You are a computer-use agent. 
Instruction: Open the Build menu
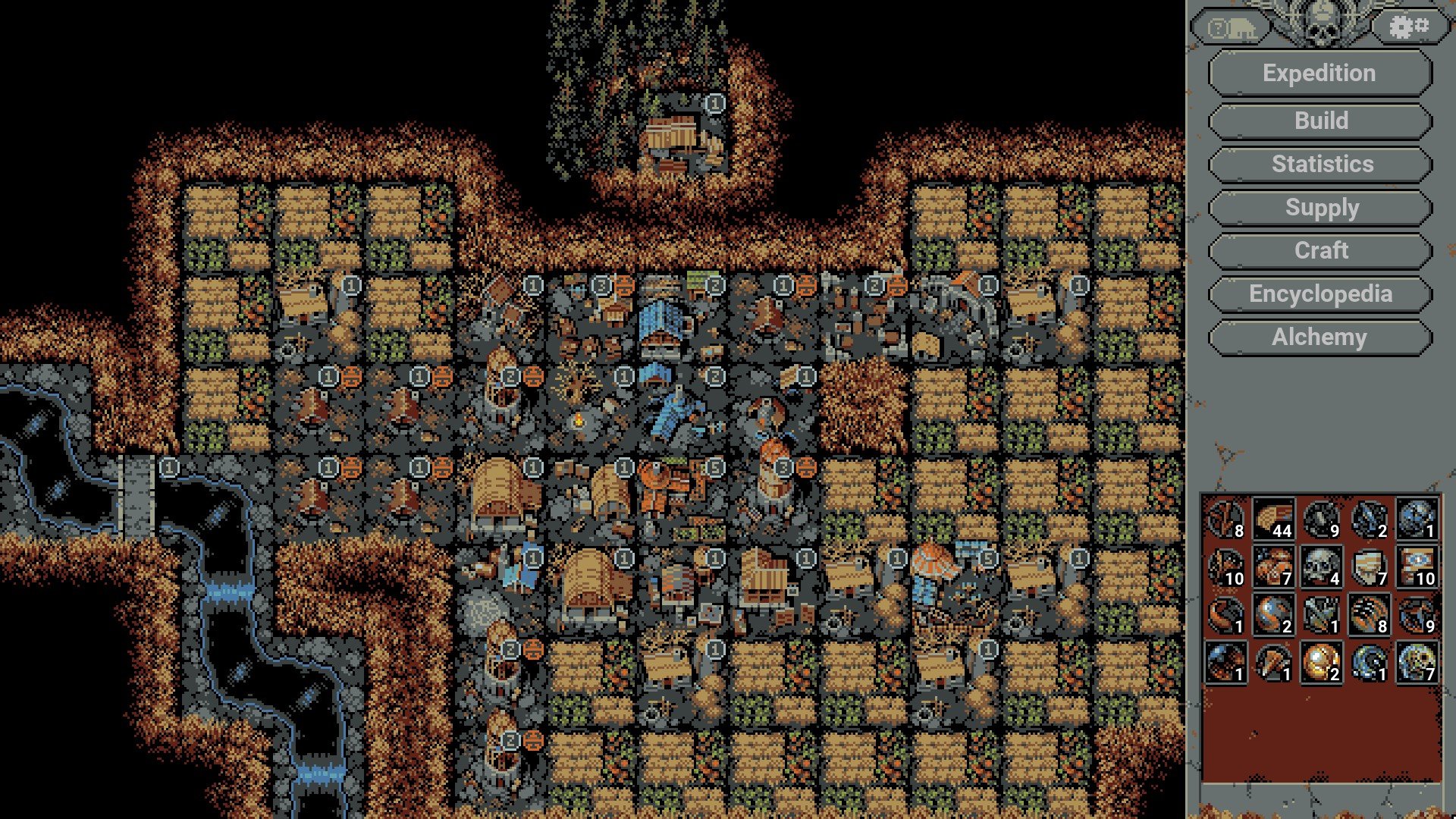1319,121
